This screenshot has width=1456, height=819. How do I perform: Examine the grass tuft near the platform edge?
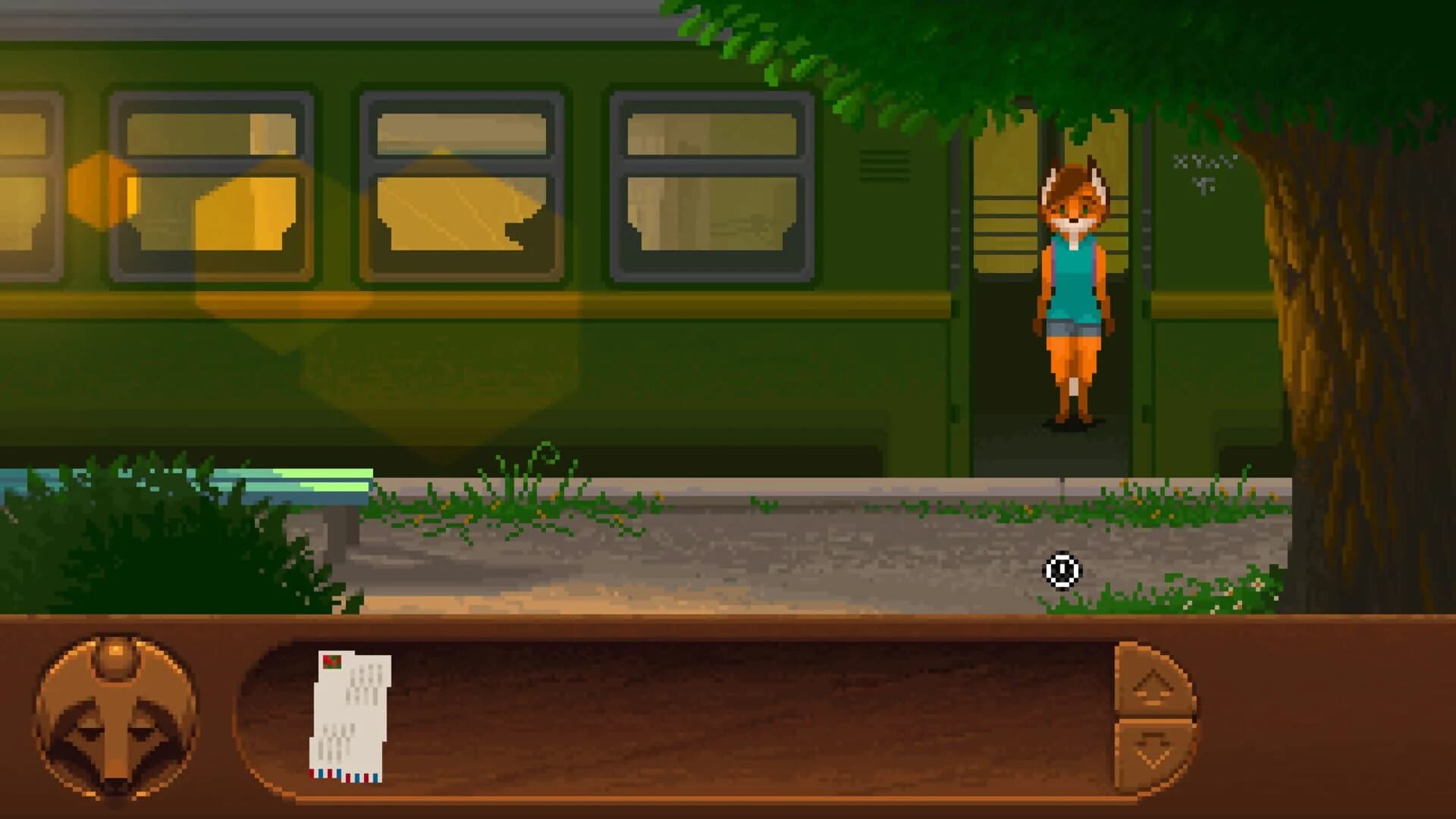(508, 493)
